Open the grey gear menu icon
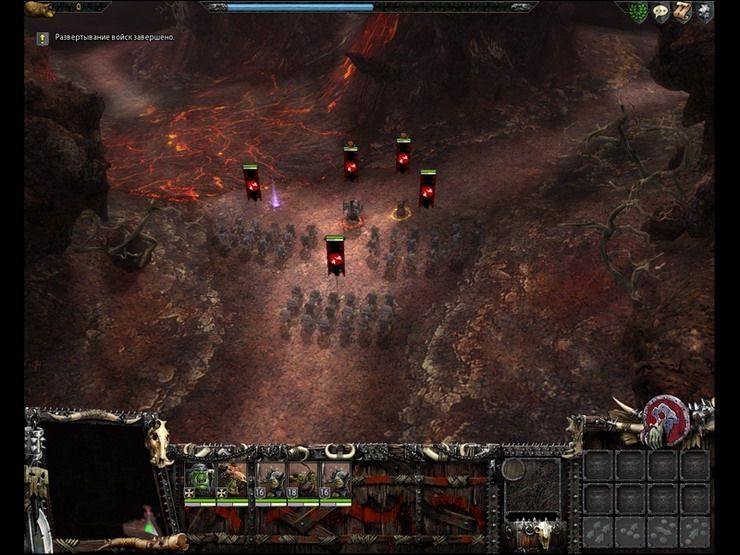The height and width of the screenshot is (555, 740). point(705,12)
